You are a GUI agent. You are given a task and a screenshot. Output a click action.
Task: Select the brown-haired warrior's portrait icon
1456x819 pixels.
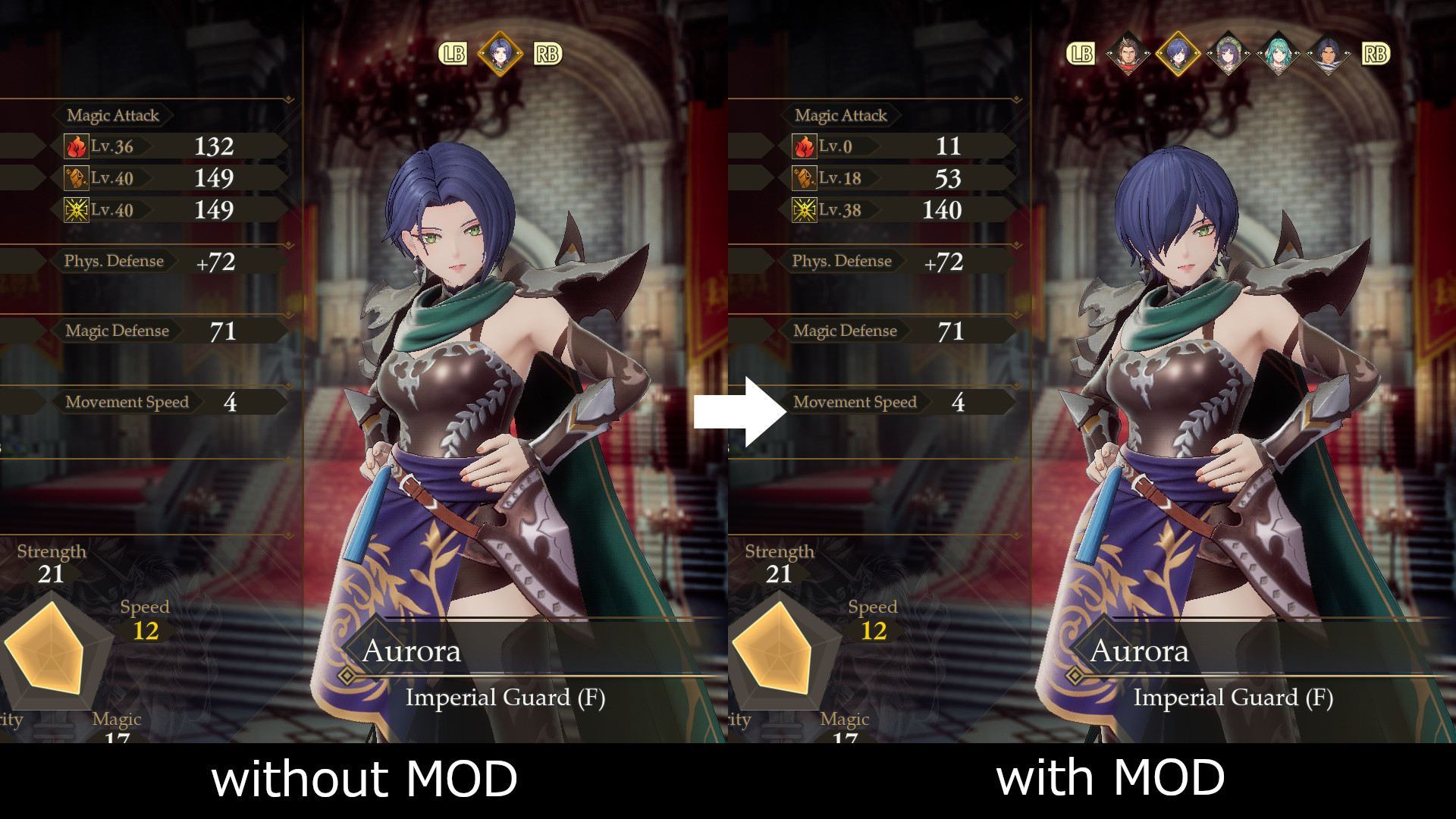tap(1128, 54)
